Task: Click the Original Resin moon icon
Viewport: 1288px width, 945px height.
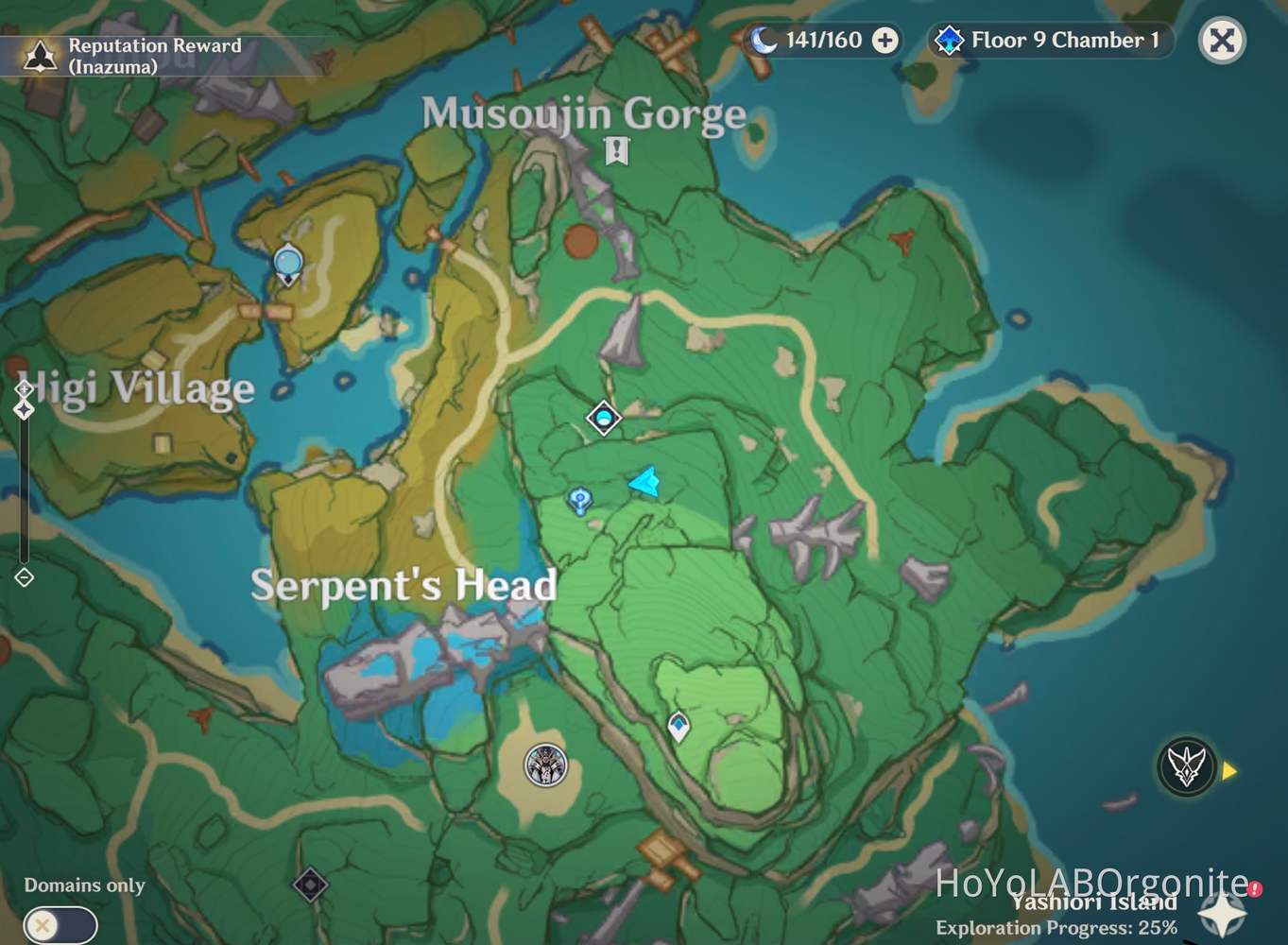Action: 764,40
